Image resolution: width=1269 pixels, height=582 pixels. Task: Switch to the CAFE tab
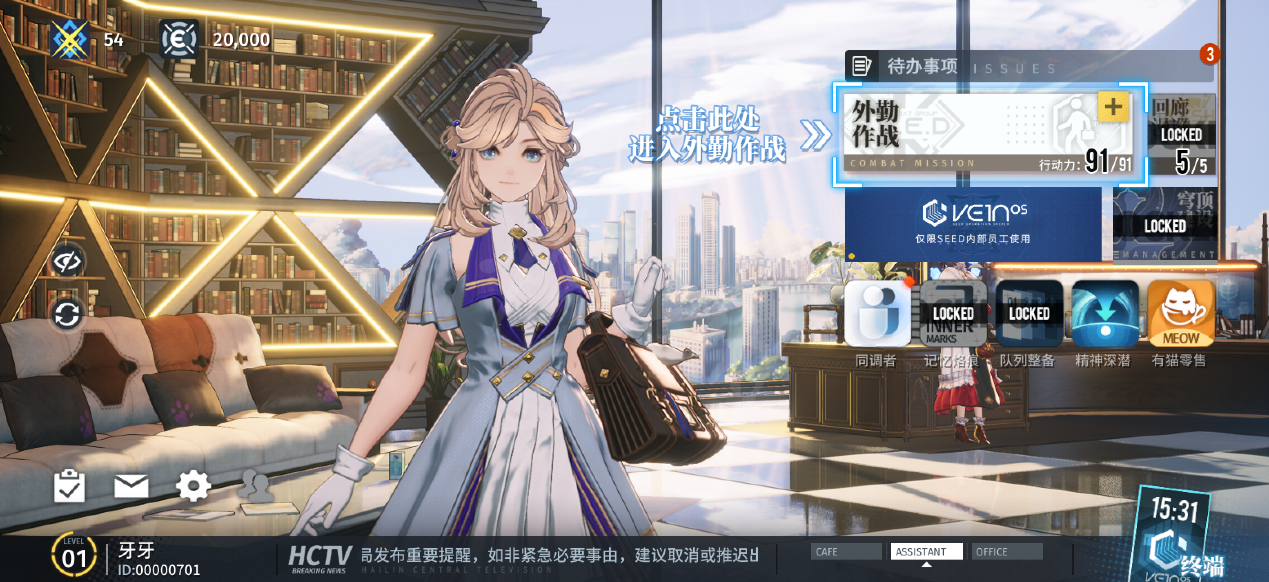[847, 552]
